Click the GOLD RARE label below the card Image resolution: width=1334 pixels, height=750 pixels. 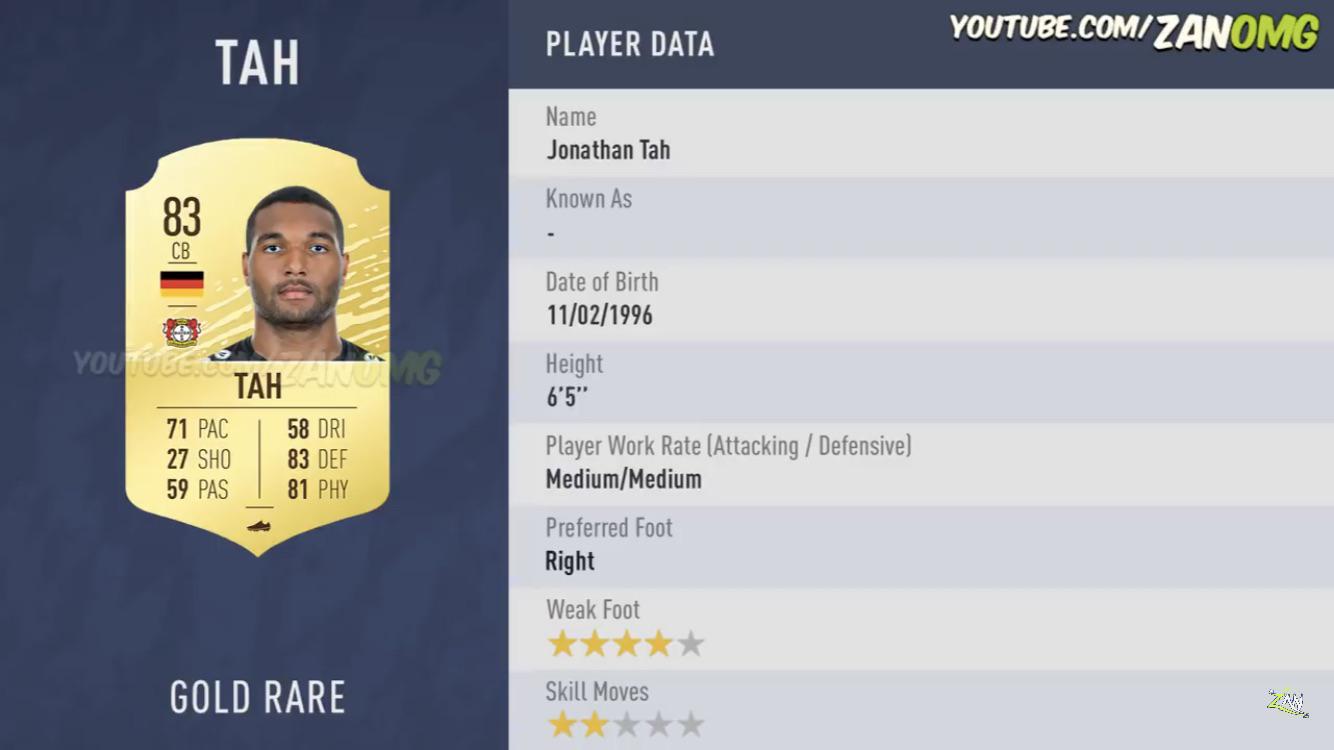[258, 696]
